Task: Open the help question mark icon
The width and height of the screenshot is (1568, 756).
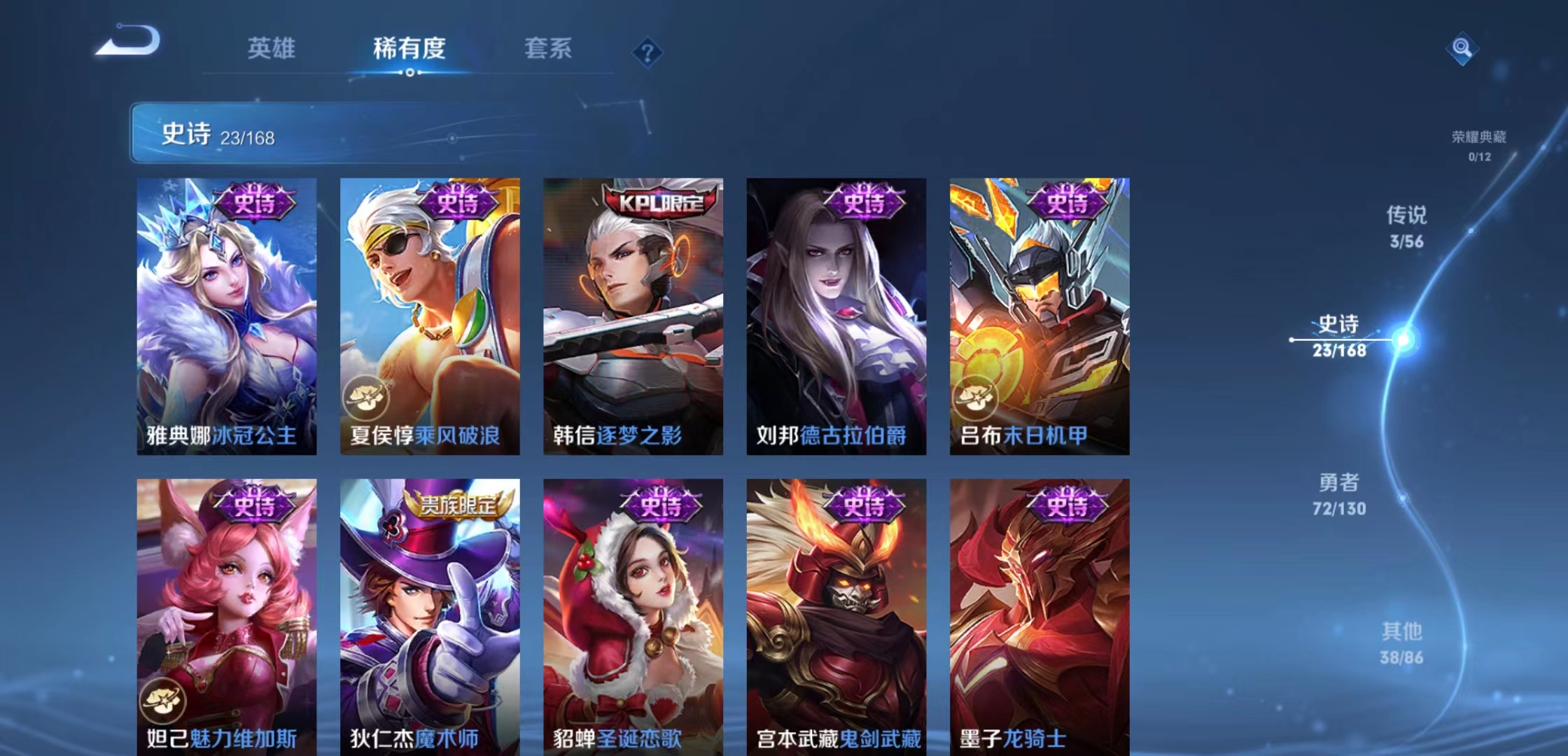Action: 648,52
